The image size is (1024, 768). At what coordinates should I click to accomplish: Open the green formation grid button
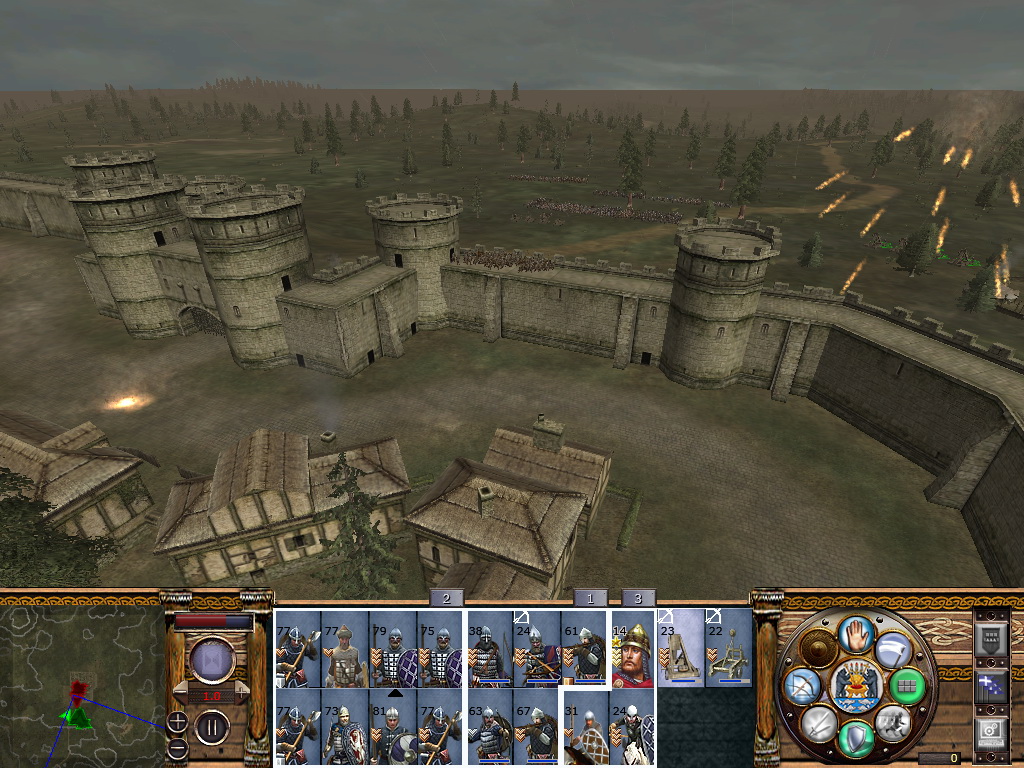[907, 686]
